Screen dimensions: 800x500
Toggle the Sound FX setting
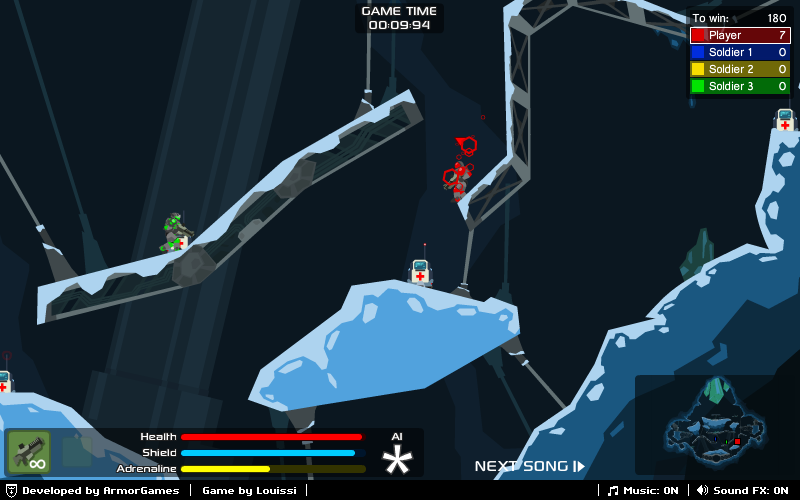tap(743, 490)
